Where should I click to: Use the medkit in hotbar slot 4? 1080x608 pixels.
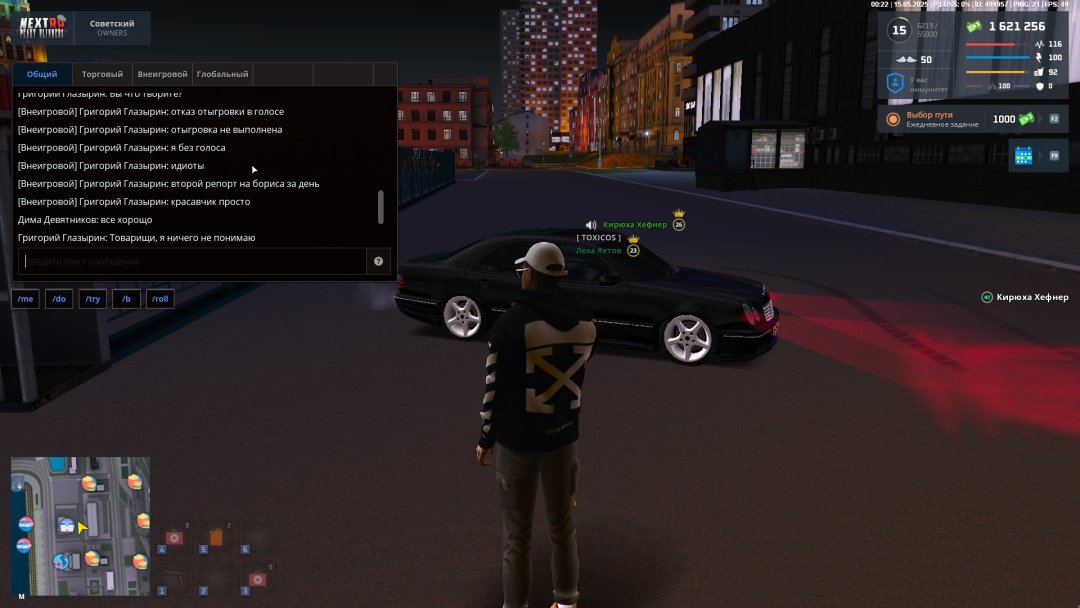pos(174,538)
